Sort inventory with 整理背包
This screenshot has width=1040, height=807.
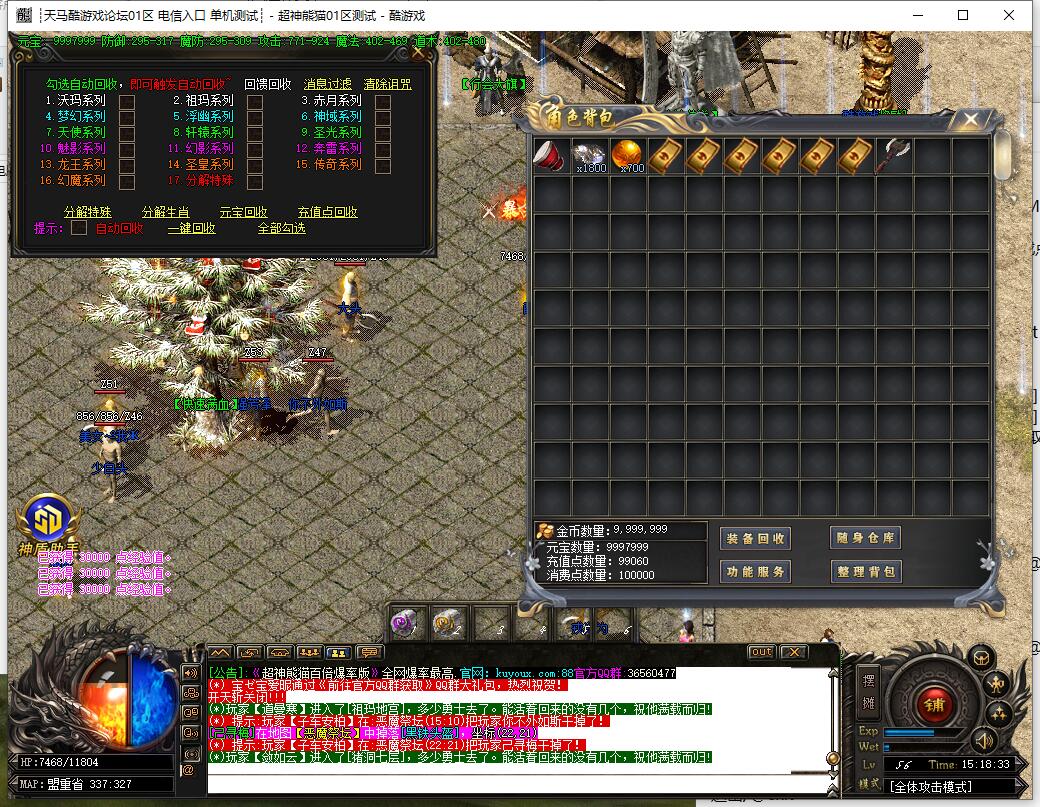(866, 572)
